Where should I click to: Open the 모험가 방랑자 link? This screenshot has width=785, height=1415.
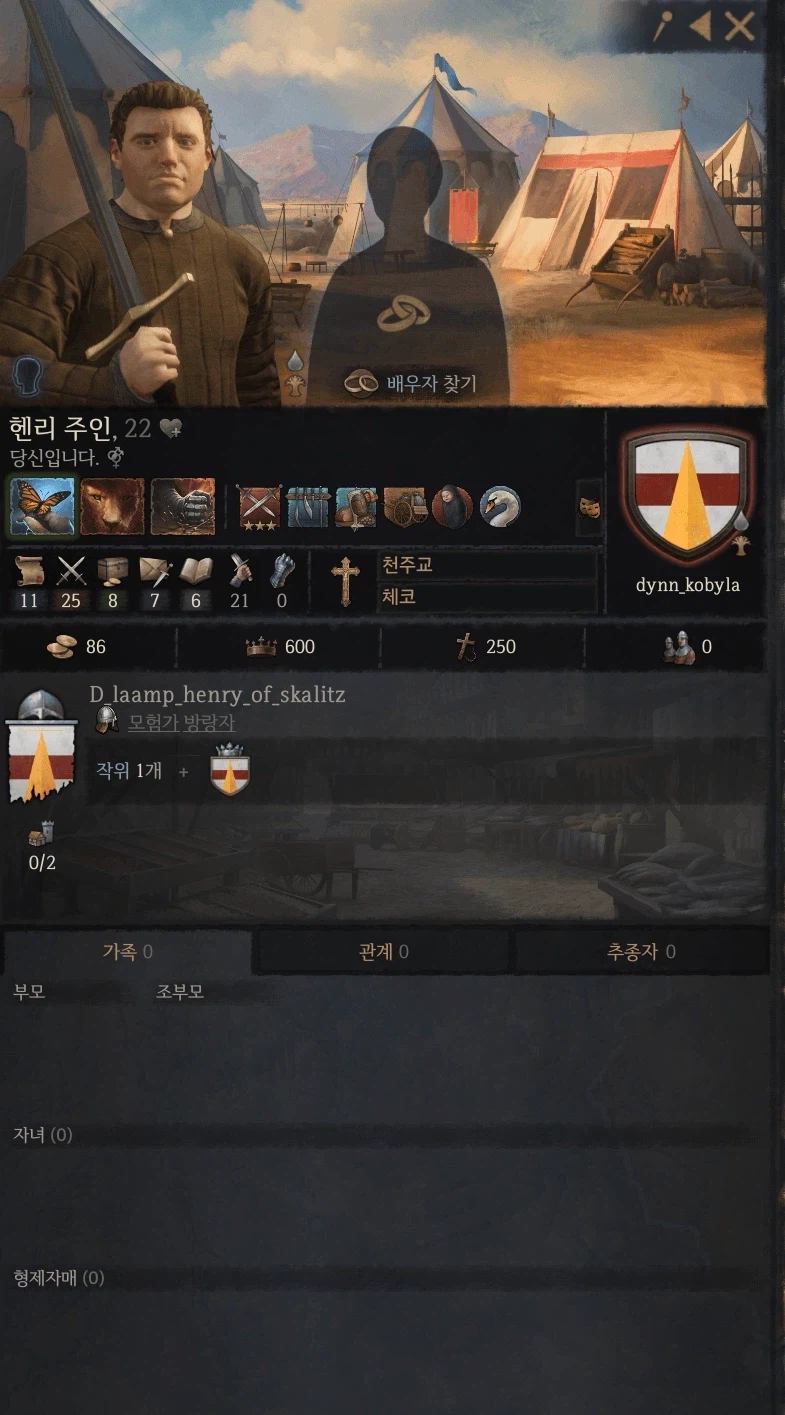point(181,722)
